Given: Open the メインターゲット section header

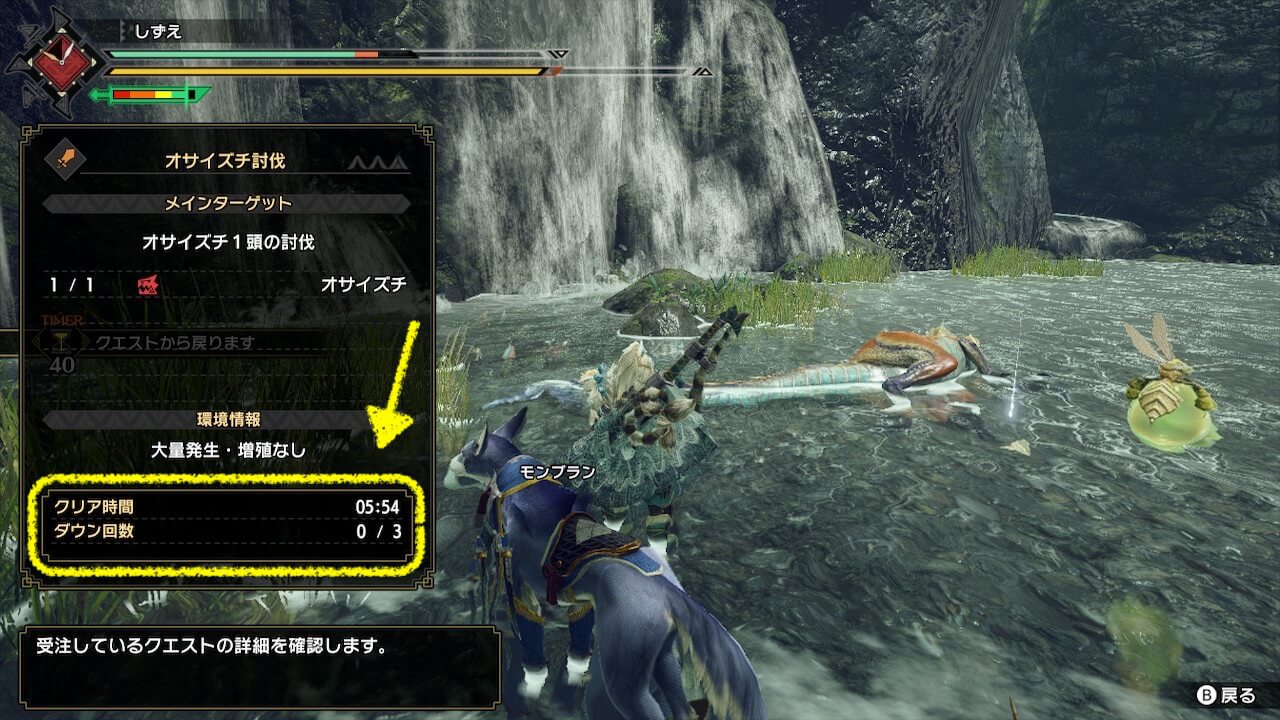Looking at the screenshot, I should pos(227,203).
